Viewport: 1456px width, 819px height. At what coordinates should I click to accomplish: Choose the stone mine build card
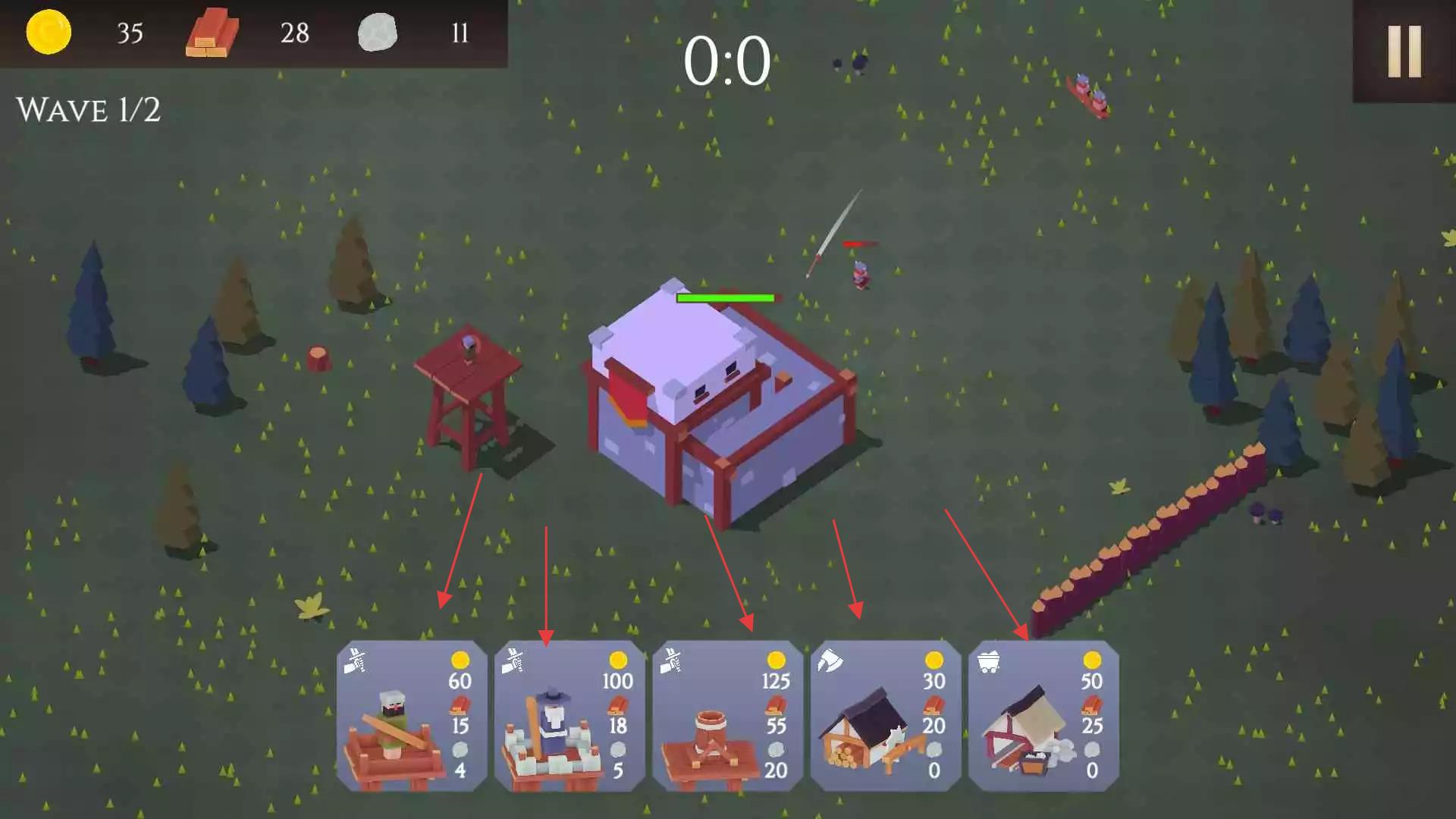click(x=1043, y=716)
